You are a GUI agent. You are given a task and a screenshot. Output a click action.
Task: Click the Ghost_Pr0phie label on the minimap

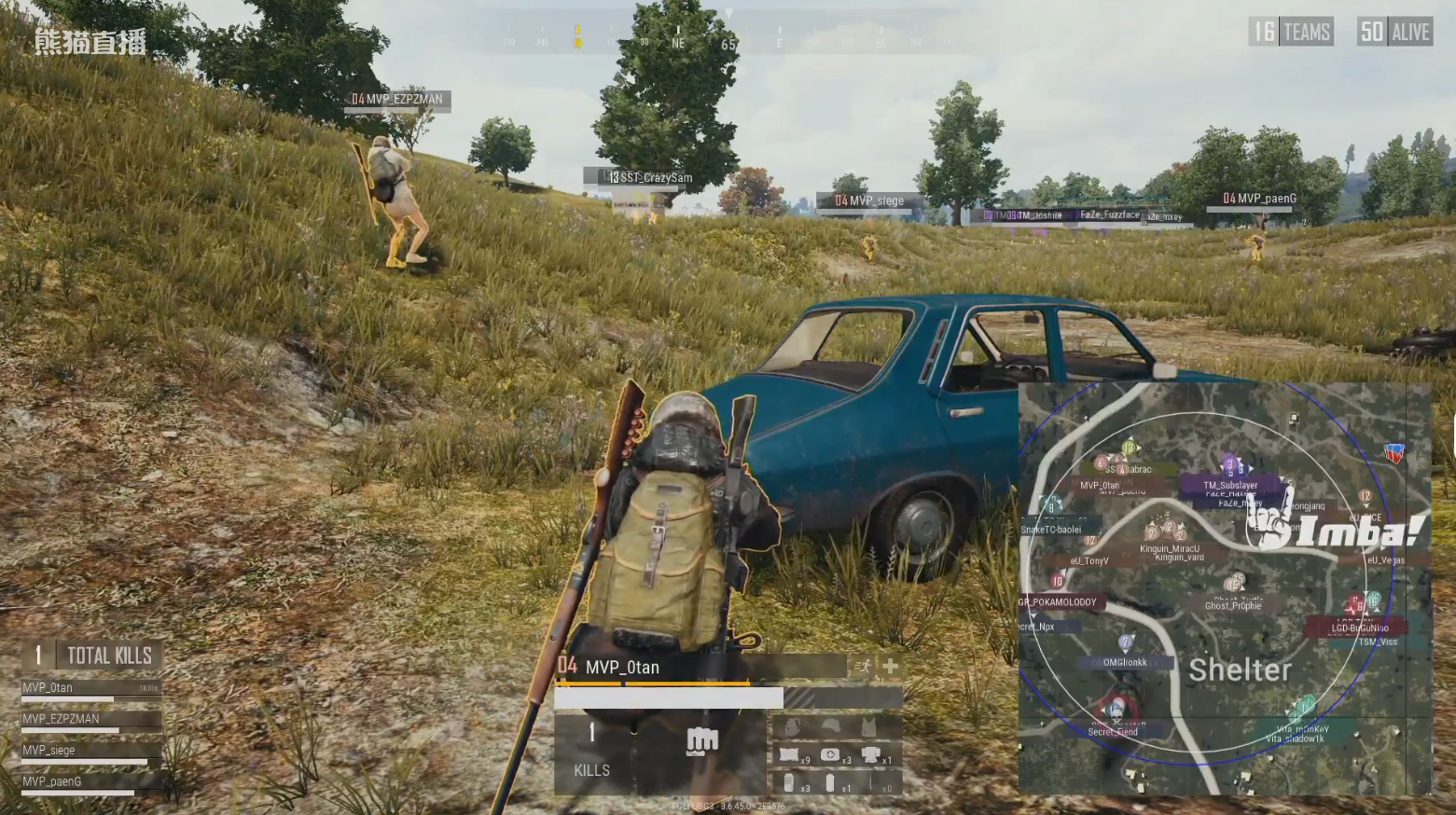(1232, 606)
